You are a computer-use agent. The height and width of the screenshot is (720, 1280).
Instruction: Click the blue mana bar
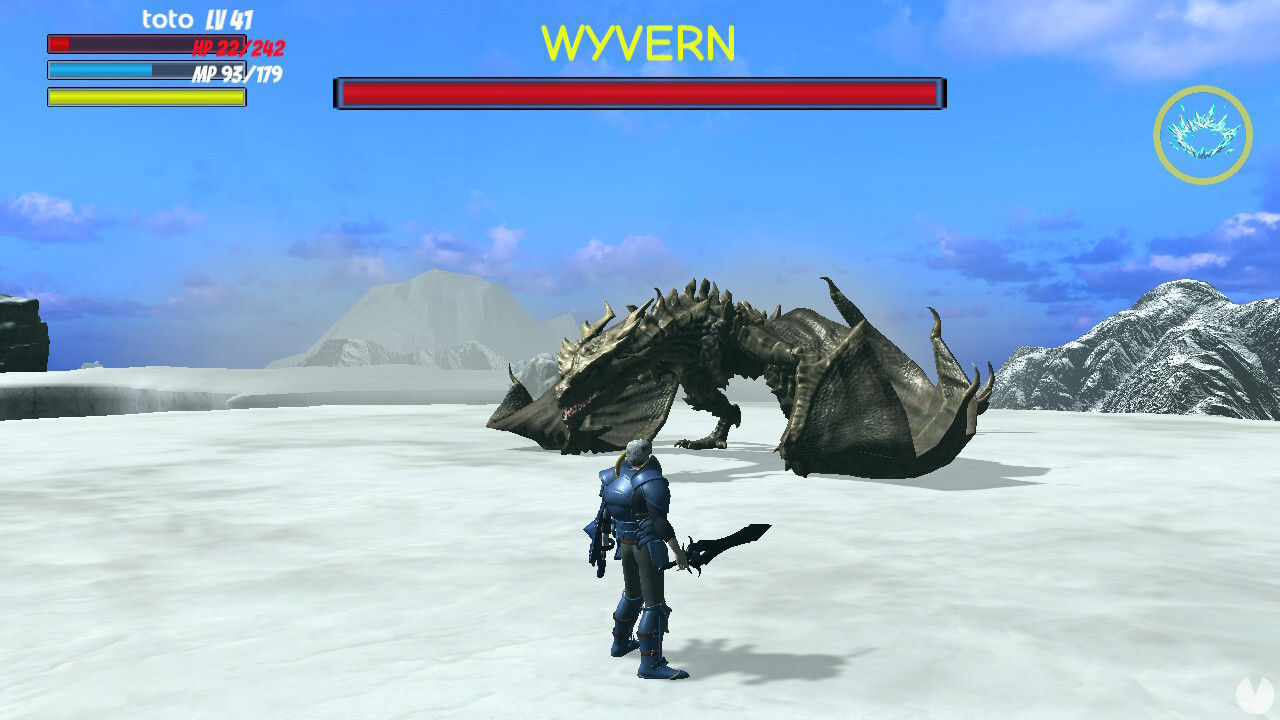click(145, 70)
